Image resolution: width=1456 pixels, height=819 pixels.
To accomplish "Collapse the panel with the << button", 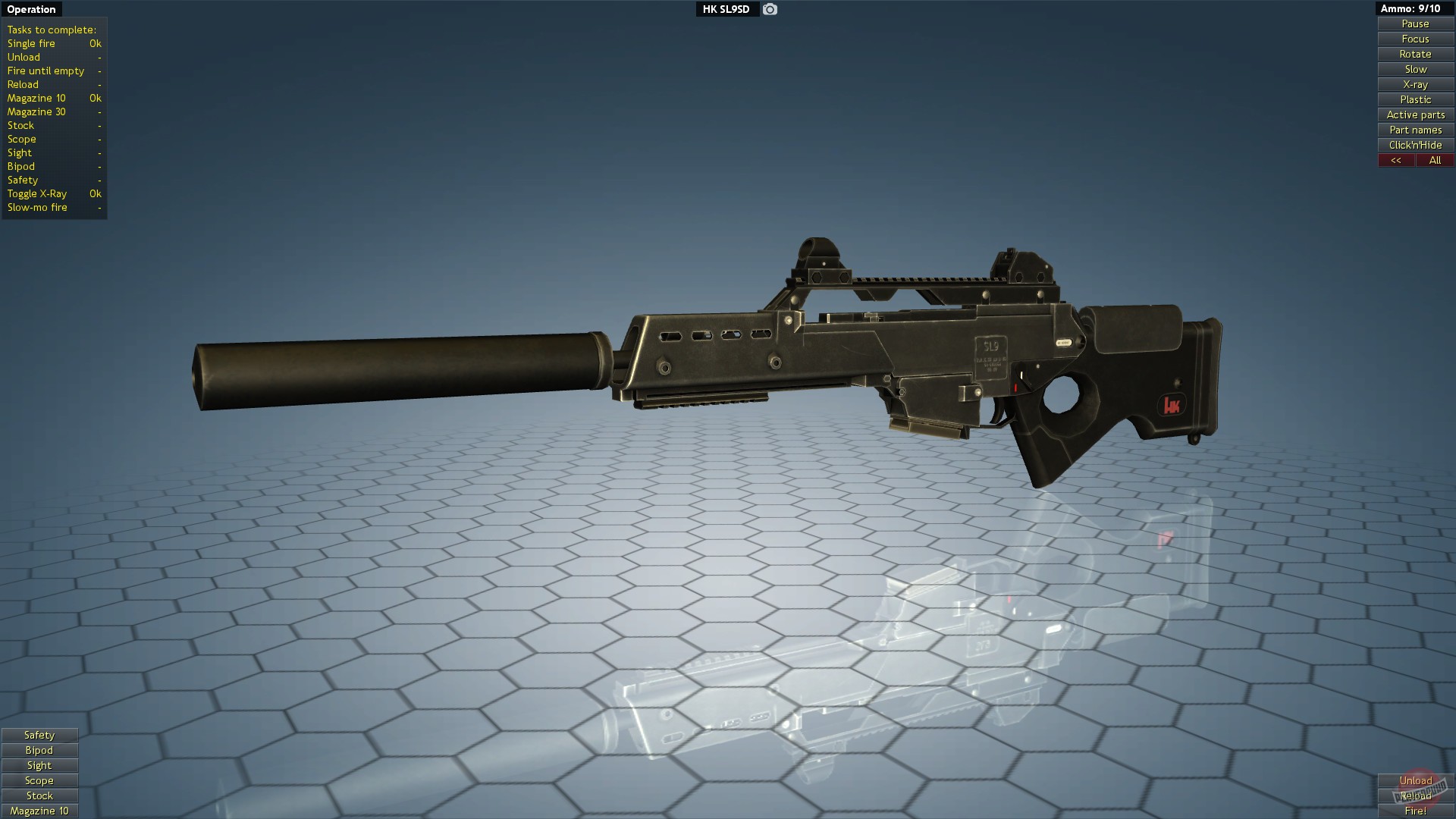I will 1395,160.
